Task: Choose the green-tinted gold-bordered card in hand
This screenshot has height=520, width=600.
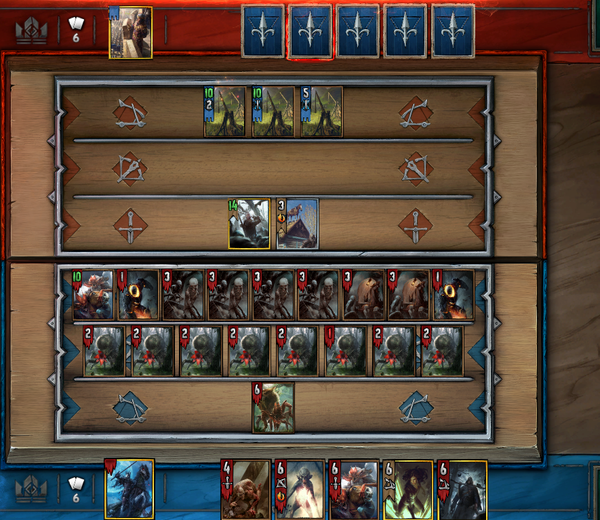Action: click(408, 489)
